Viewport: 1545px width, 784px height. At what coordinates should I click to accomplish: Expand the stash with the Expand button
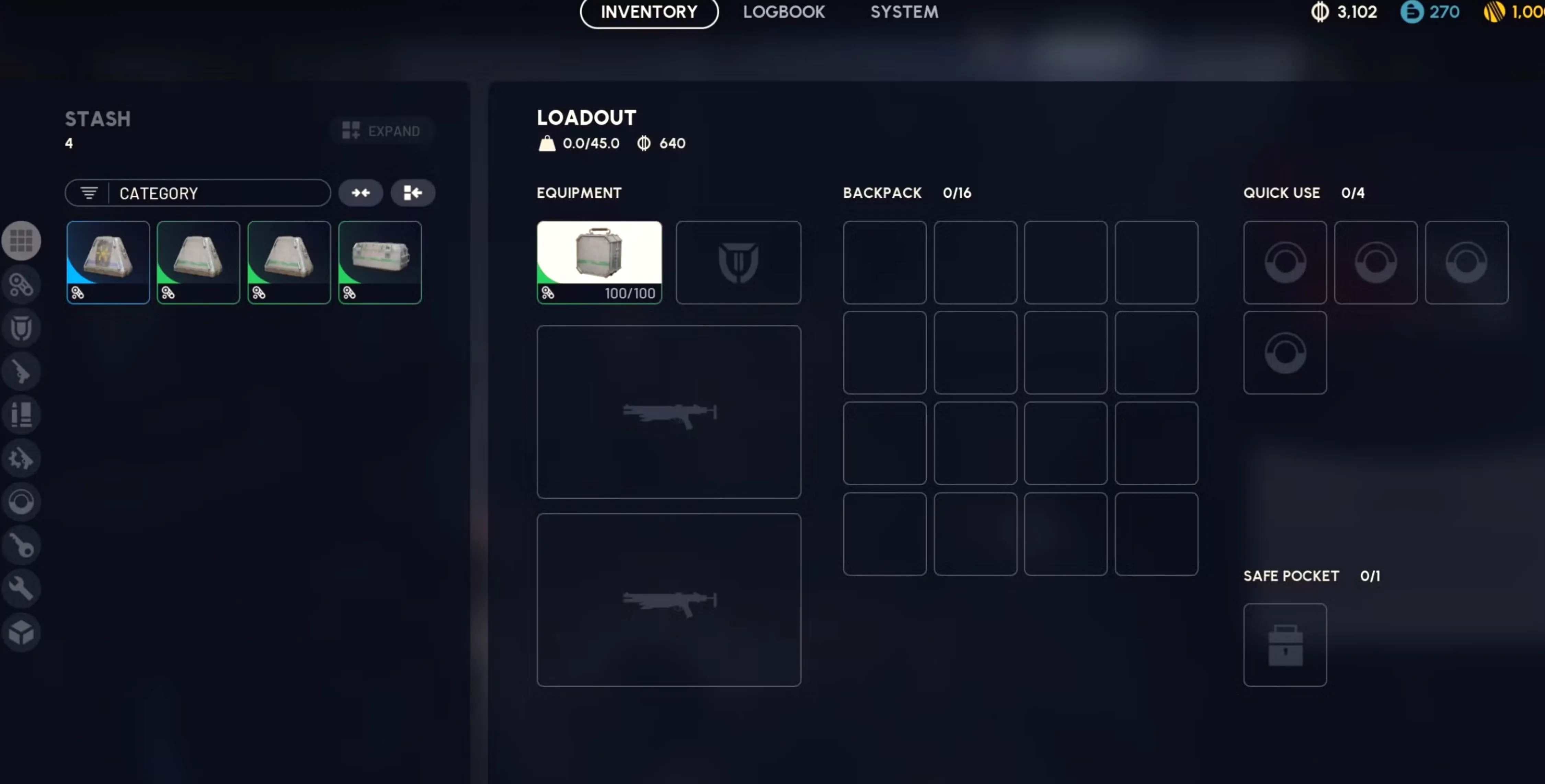pyautogui.click(x=381, y=130)
